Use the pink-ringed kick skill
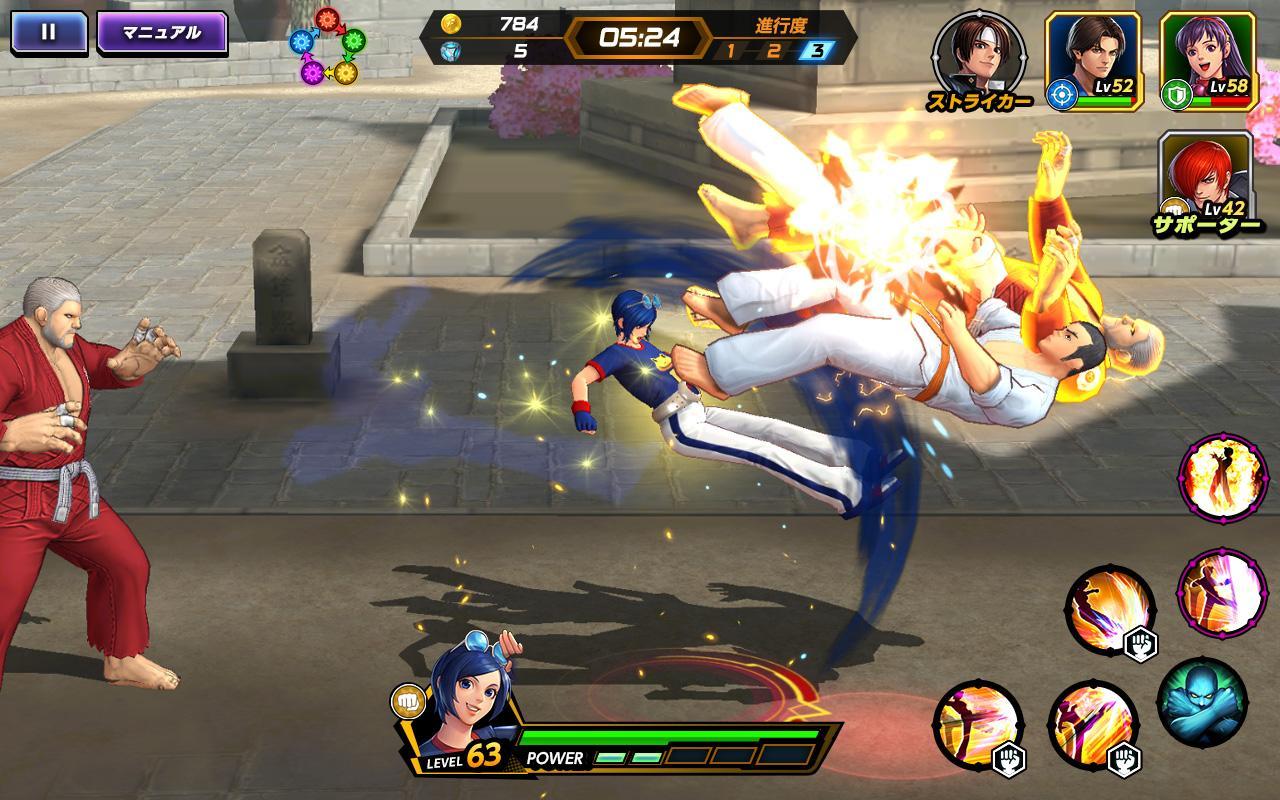 click(1222, 592)
